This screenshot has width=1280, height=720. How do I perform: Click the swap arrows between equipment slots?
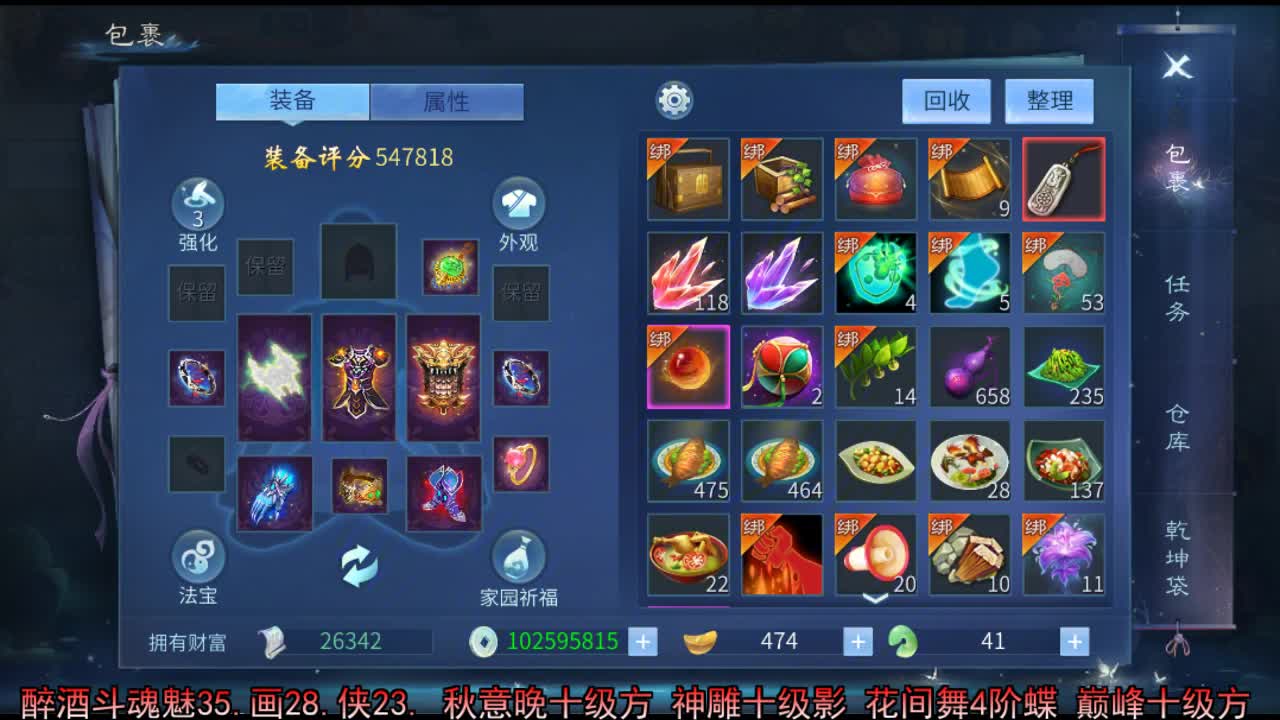pyautogui.click(x=358, y=564)
